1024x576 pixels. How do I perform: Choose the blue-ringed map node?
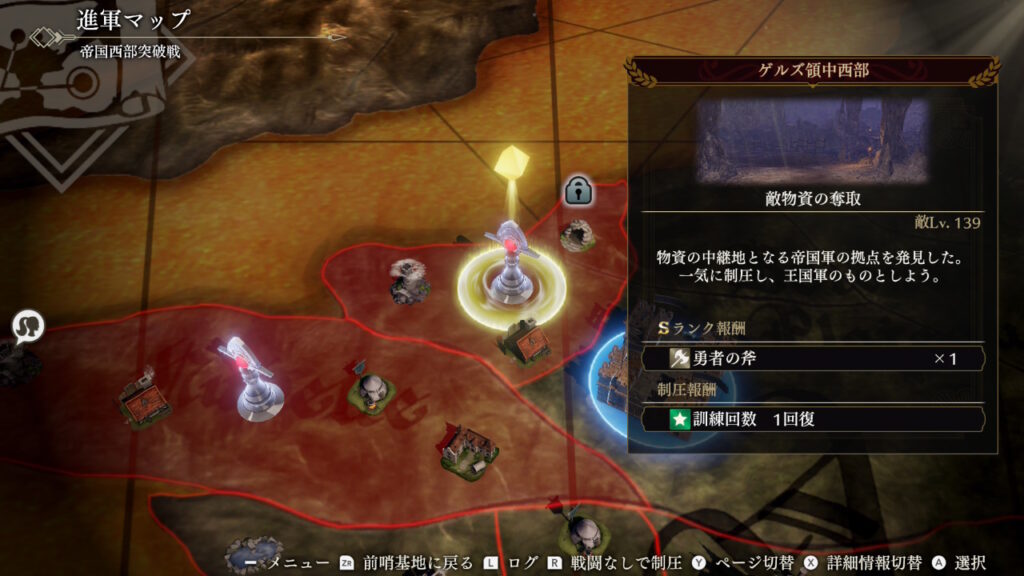click(613, 378)
